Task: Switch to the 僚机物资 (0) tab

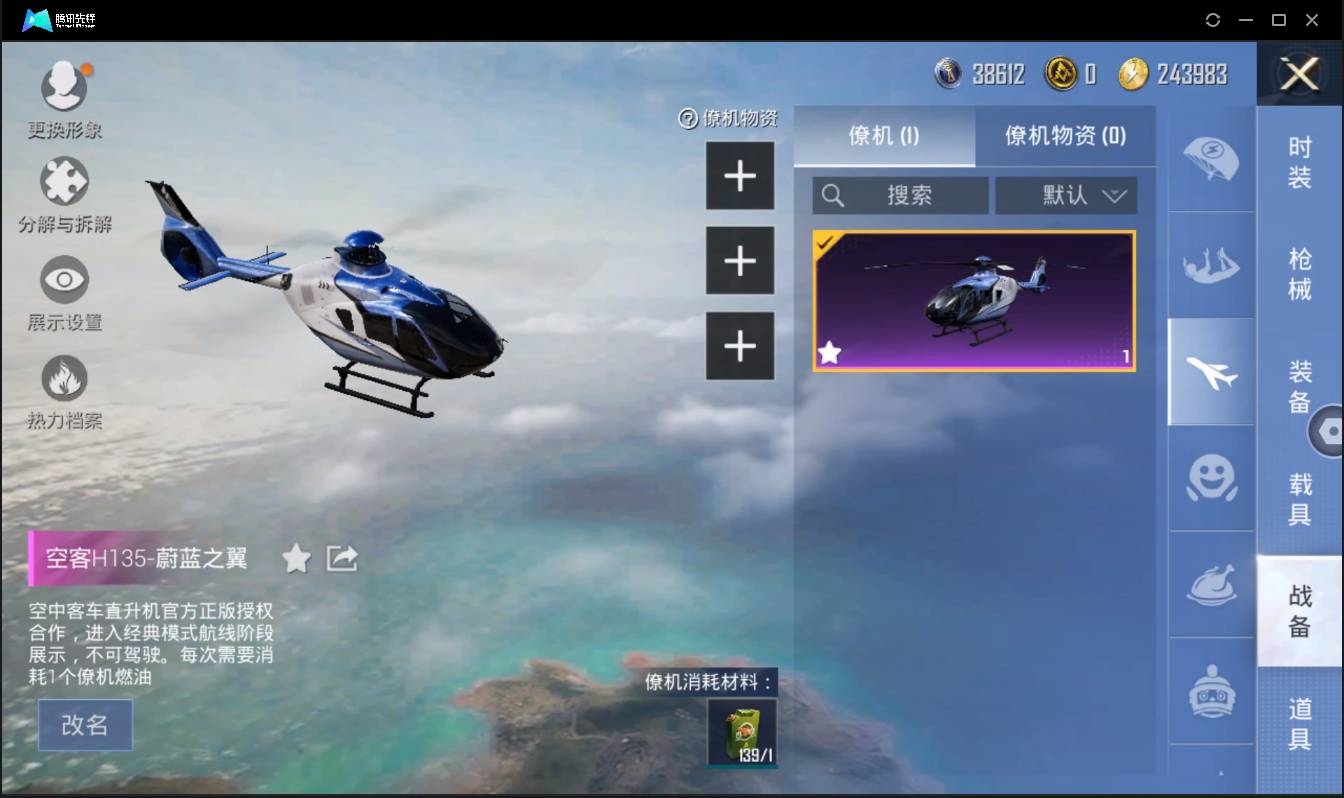Action: pyautogui.click(x=1063, y=137)
